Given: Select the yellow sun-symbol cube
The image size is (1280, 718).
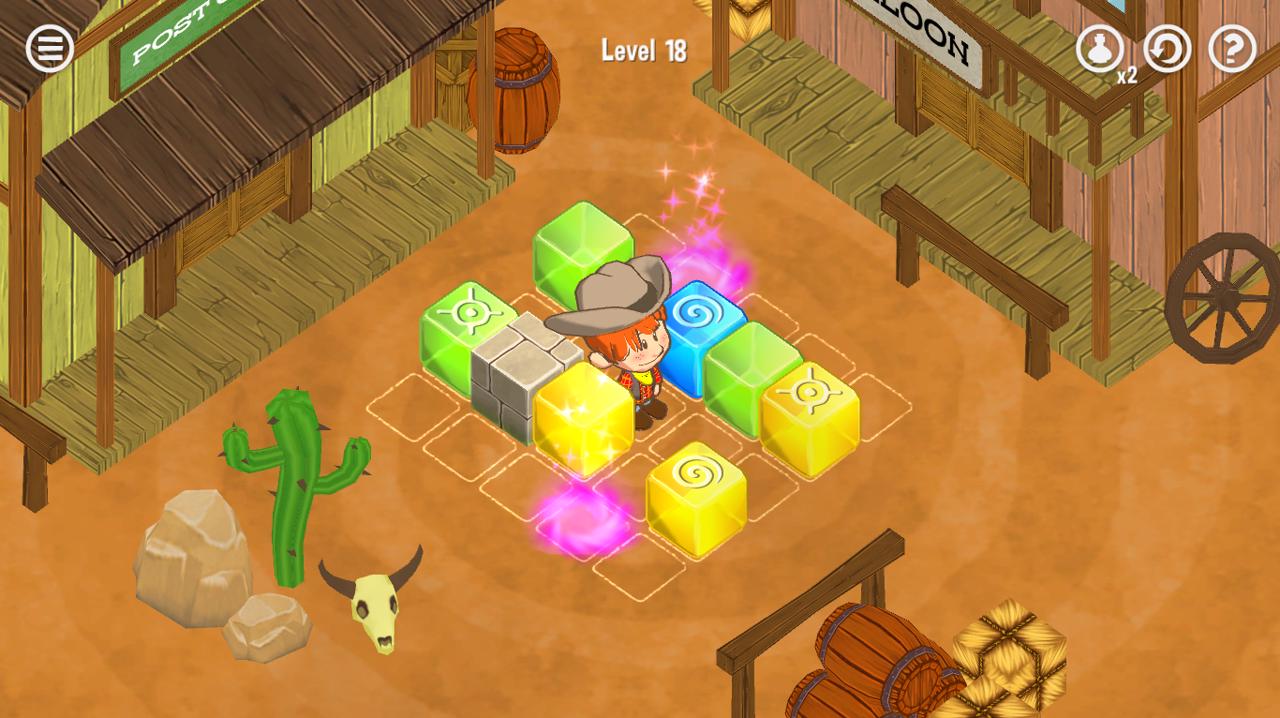Looking at the screenshot, I should pyautogui.click(x=810, y=416).
